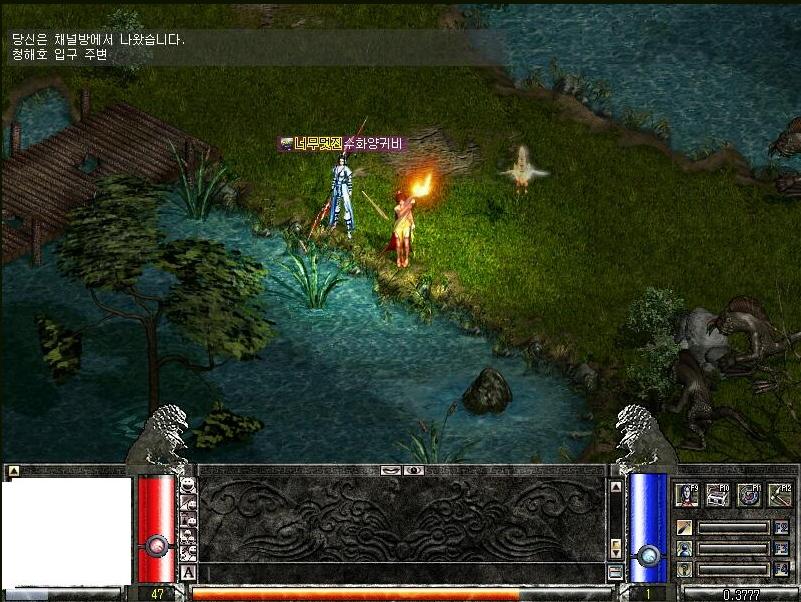Select the question mark quick slot icon
Screen dimensions: 801x602
[685, 569]
